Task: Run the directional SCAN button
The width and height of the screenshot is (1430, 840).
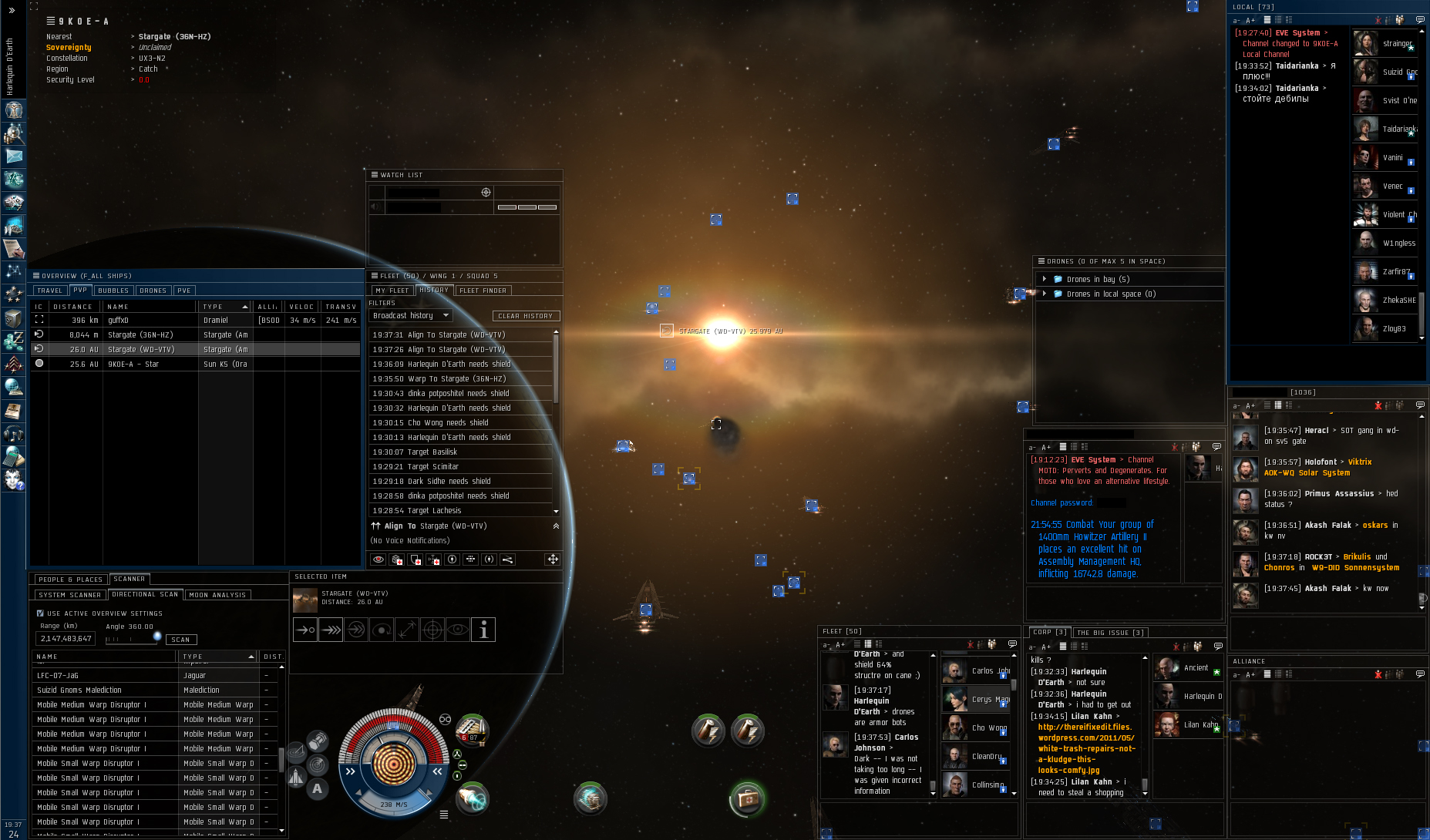Action: [x=181, y=640]
